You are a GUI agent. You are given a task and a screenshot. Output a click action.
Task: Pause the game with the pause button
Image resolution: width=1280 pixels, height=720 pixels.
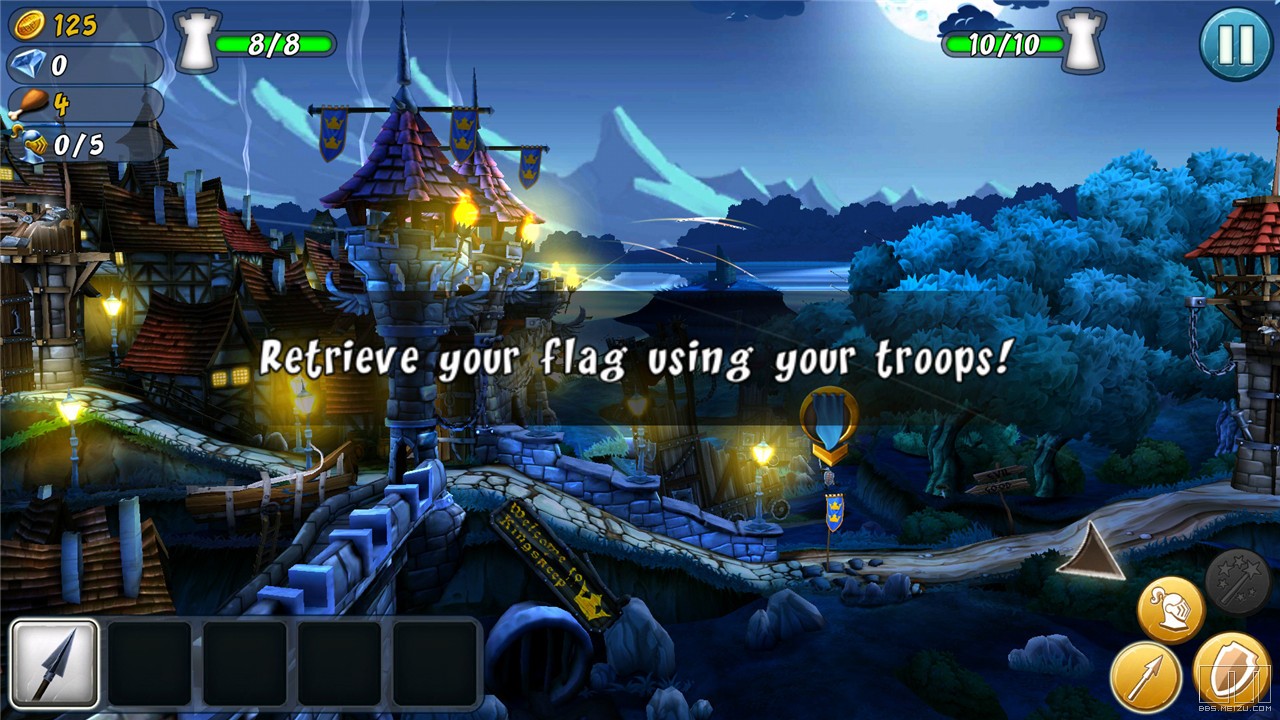[1236, 43]
